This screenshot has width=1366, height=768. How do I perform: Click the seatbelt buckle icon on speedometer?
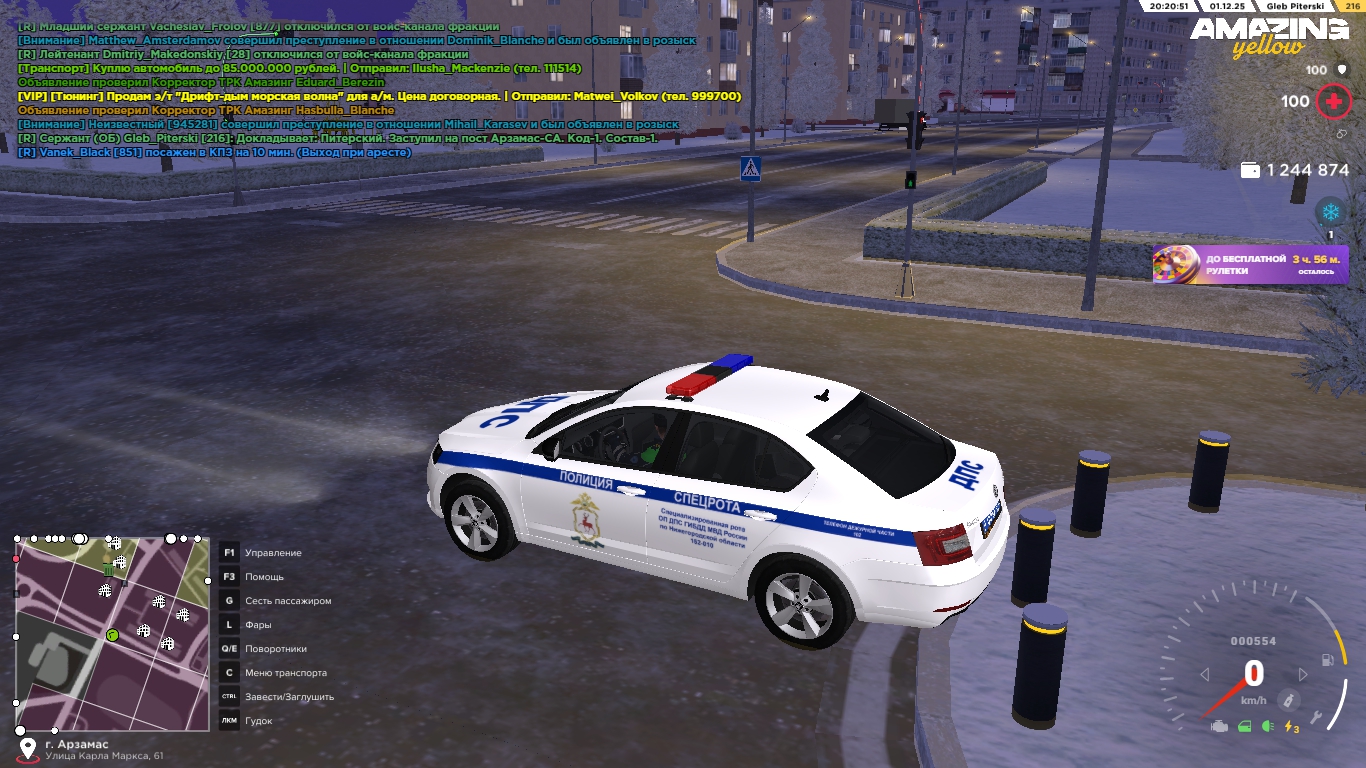click(x=1291, y=699)
